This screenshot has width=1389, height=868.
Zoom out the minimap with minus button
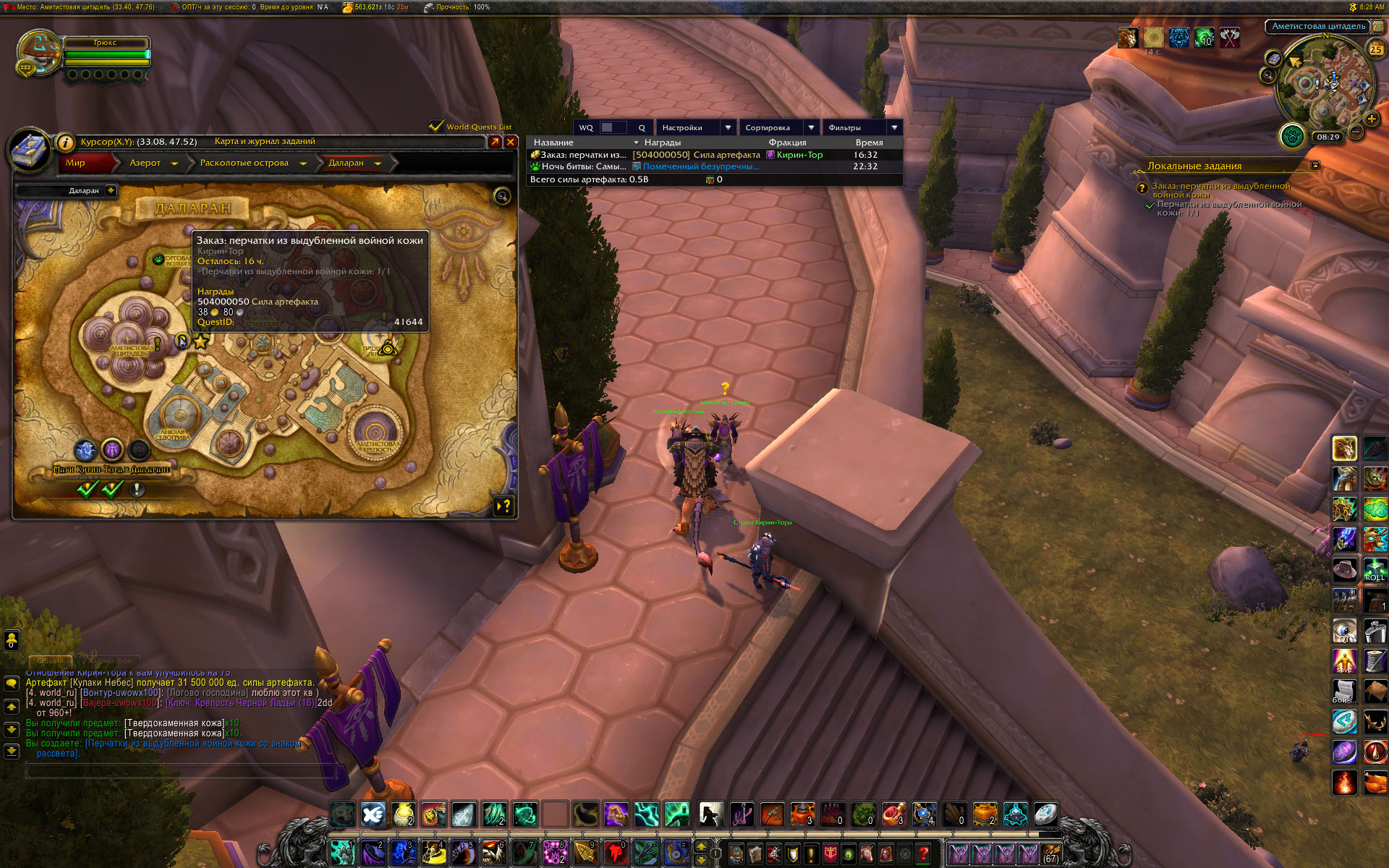pos(1356,132)
